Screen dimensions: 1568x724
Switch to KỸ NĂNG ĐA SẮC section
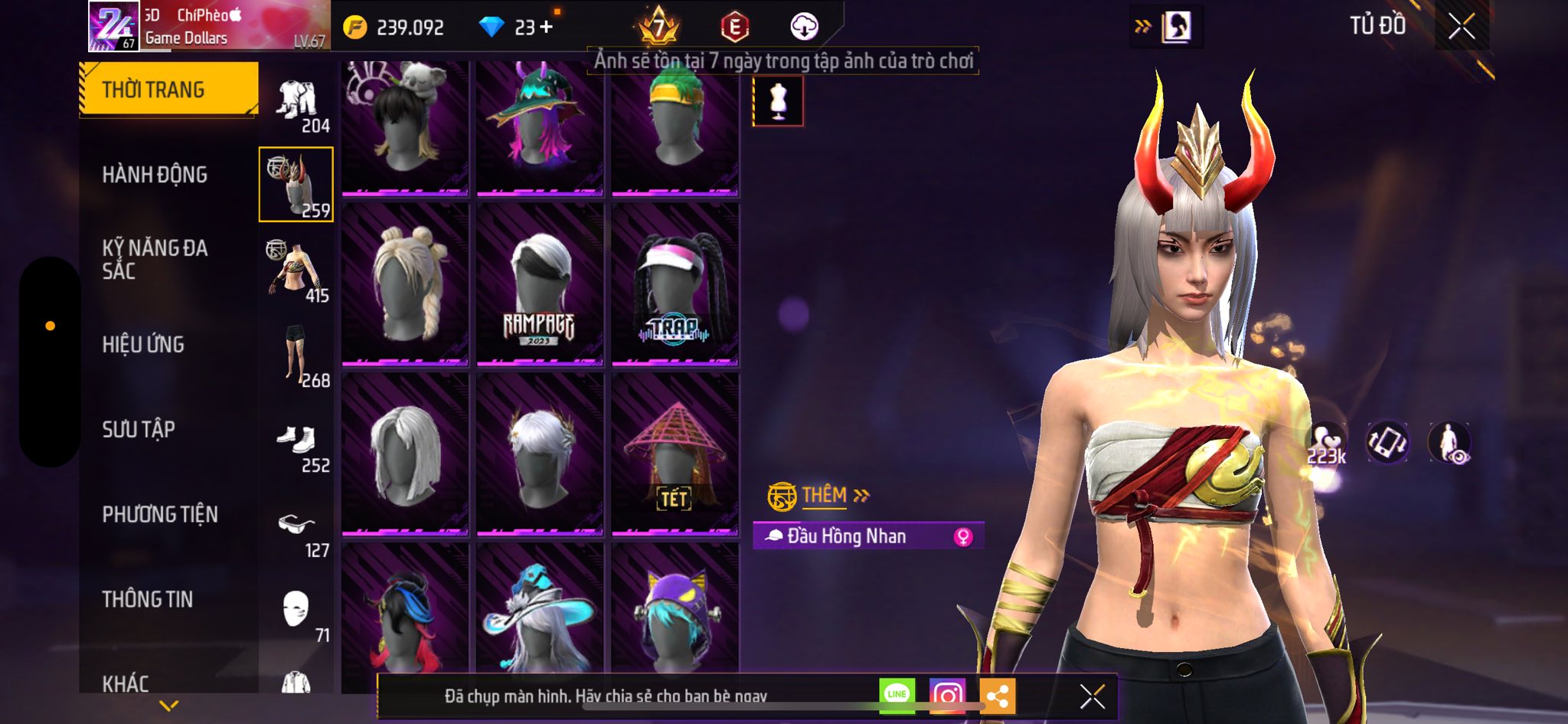(155, 259)
